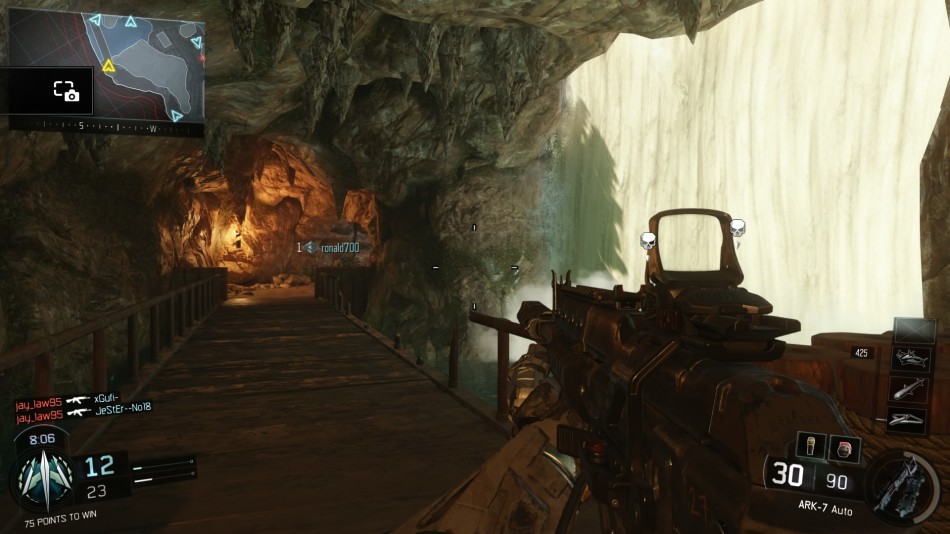
Task: Select the yellow player arrow on the minimap
Action: [x=109, y=67]
